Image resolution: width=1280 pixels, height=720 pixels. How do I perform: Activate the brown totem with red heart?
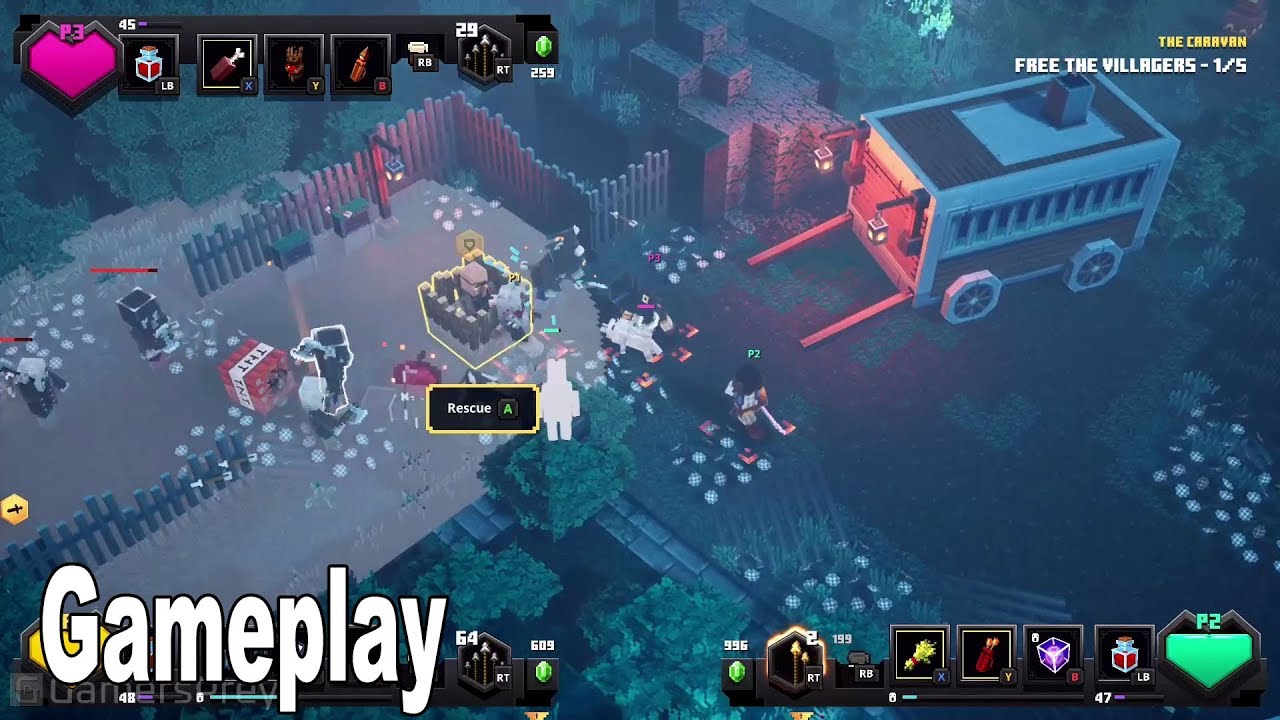click(294, 65)
